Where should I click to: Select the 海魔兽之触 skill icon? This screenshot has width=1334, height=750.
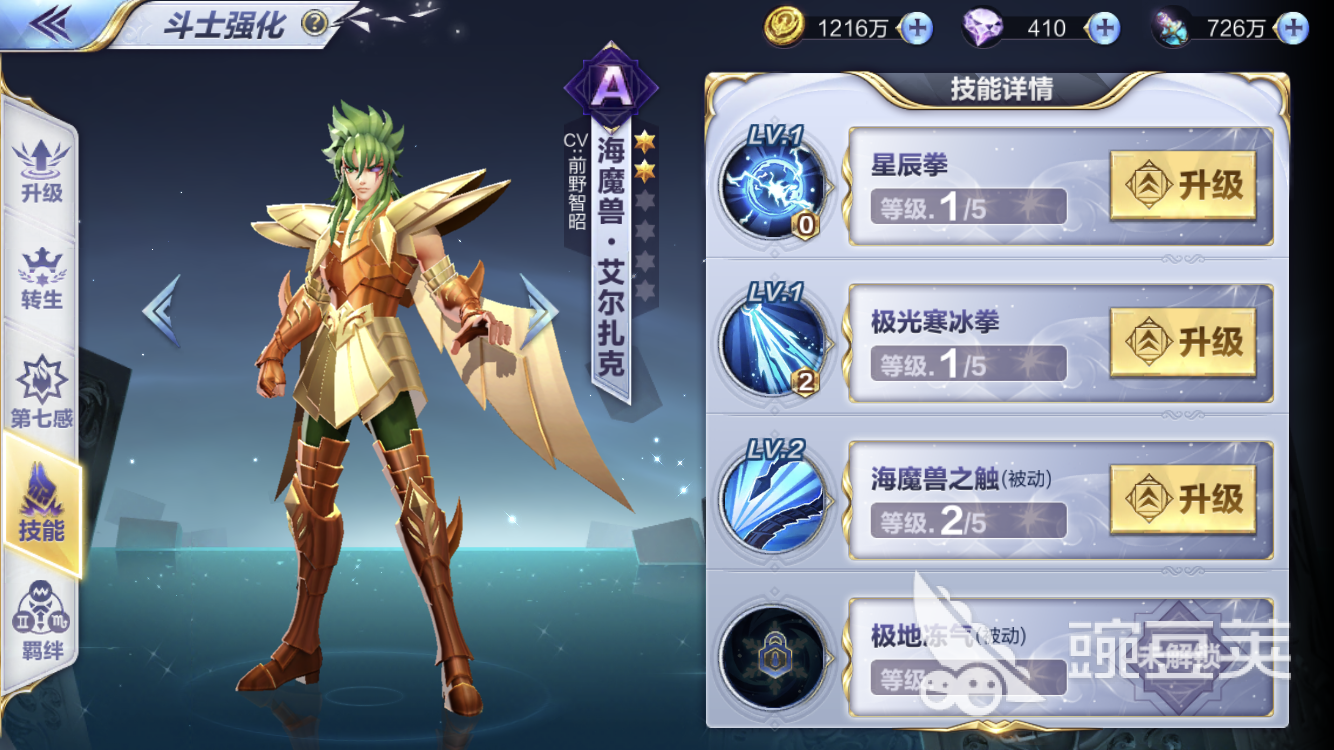pos(772,498)
